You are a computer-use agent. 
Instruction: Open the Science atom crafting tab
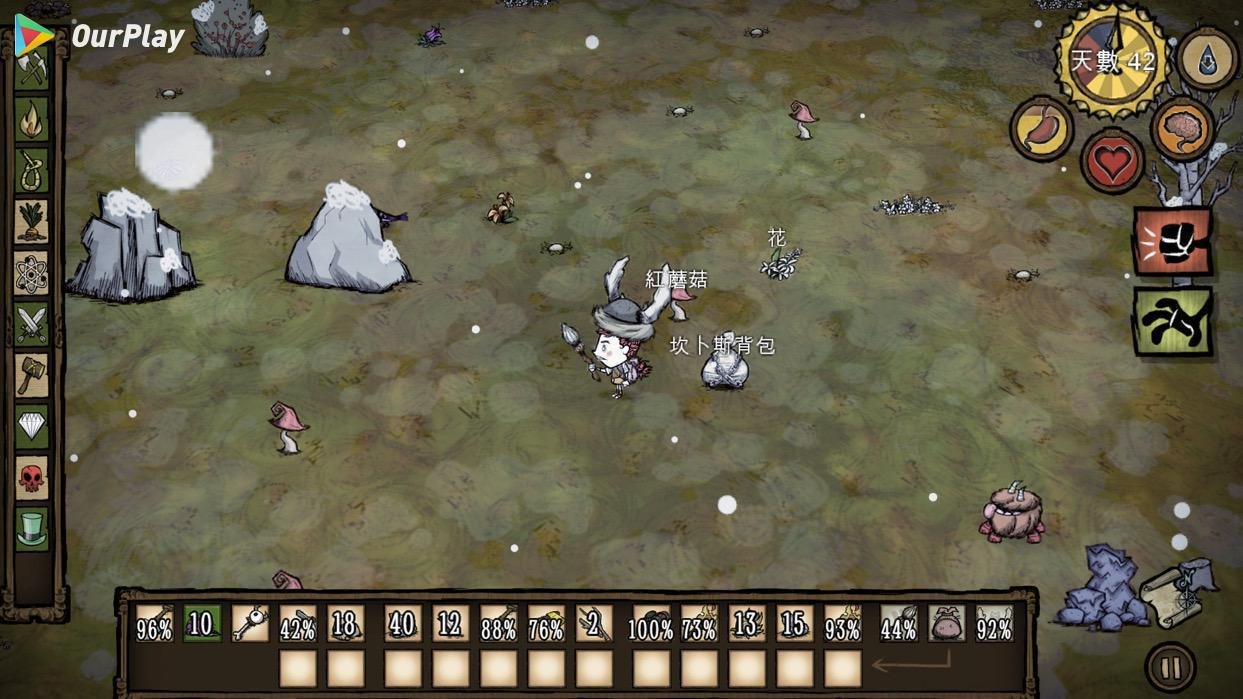pyautogui.click(x=32, y=272)
